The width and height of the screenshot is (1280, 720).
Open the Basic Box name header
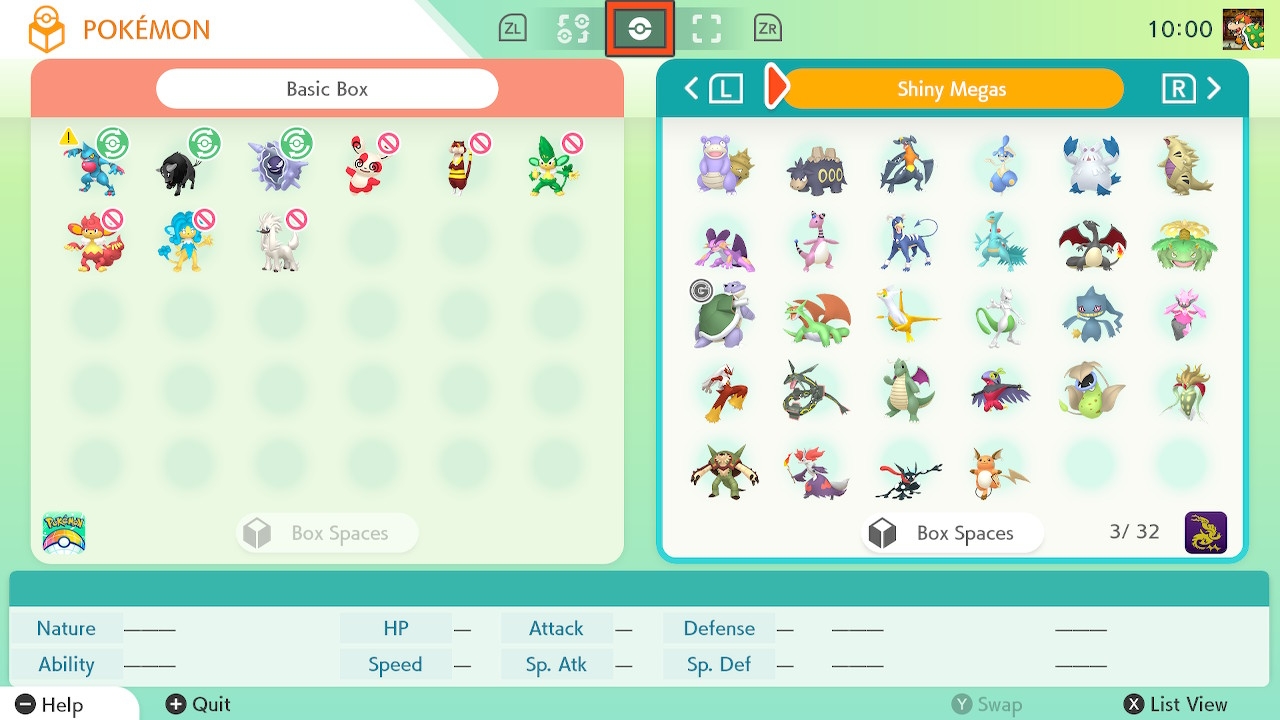[327, 89]
